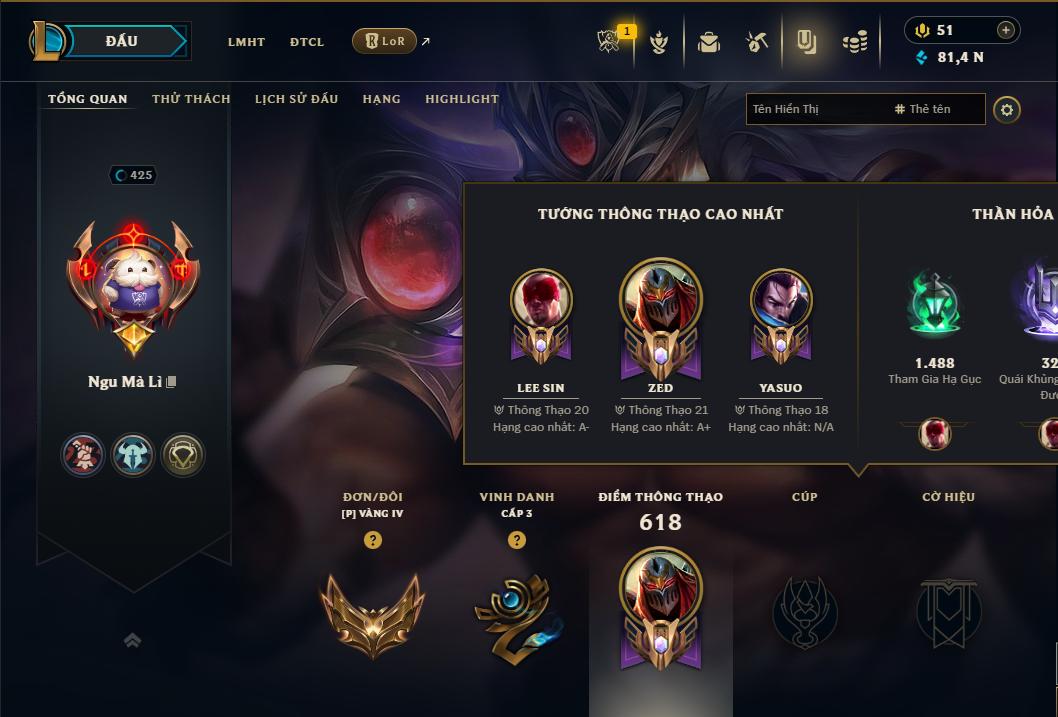1058x717 pixels.
Task: View the HIGHLIGHT tab
Action: (x=462, y=99)
